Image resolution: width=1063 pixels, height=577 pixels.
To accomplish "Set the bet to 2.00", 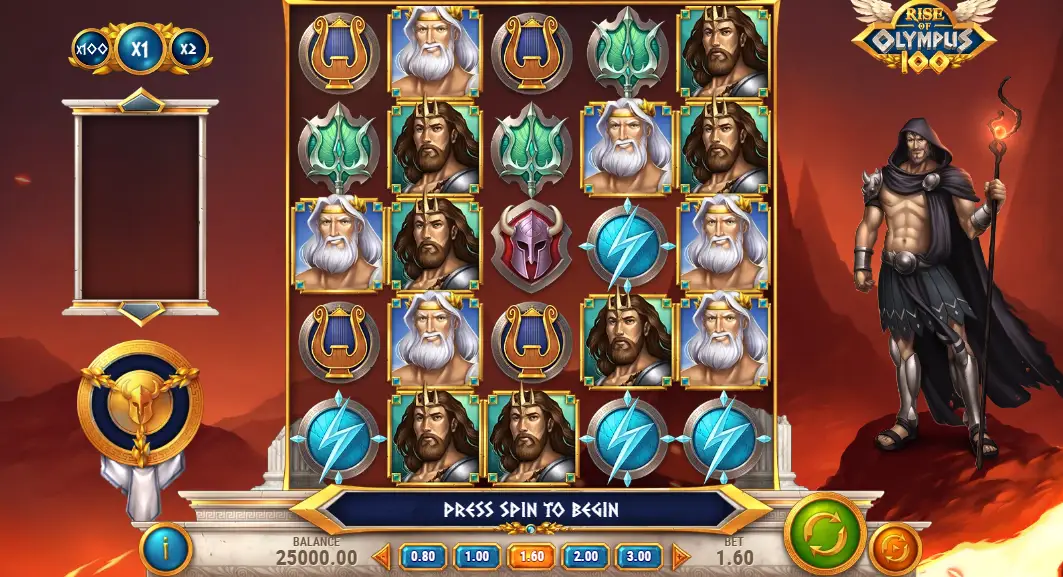I will click(584, 556).
